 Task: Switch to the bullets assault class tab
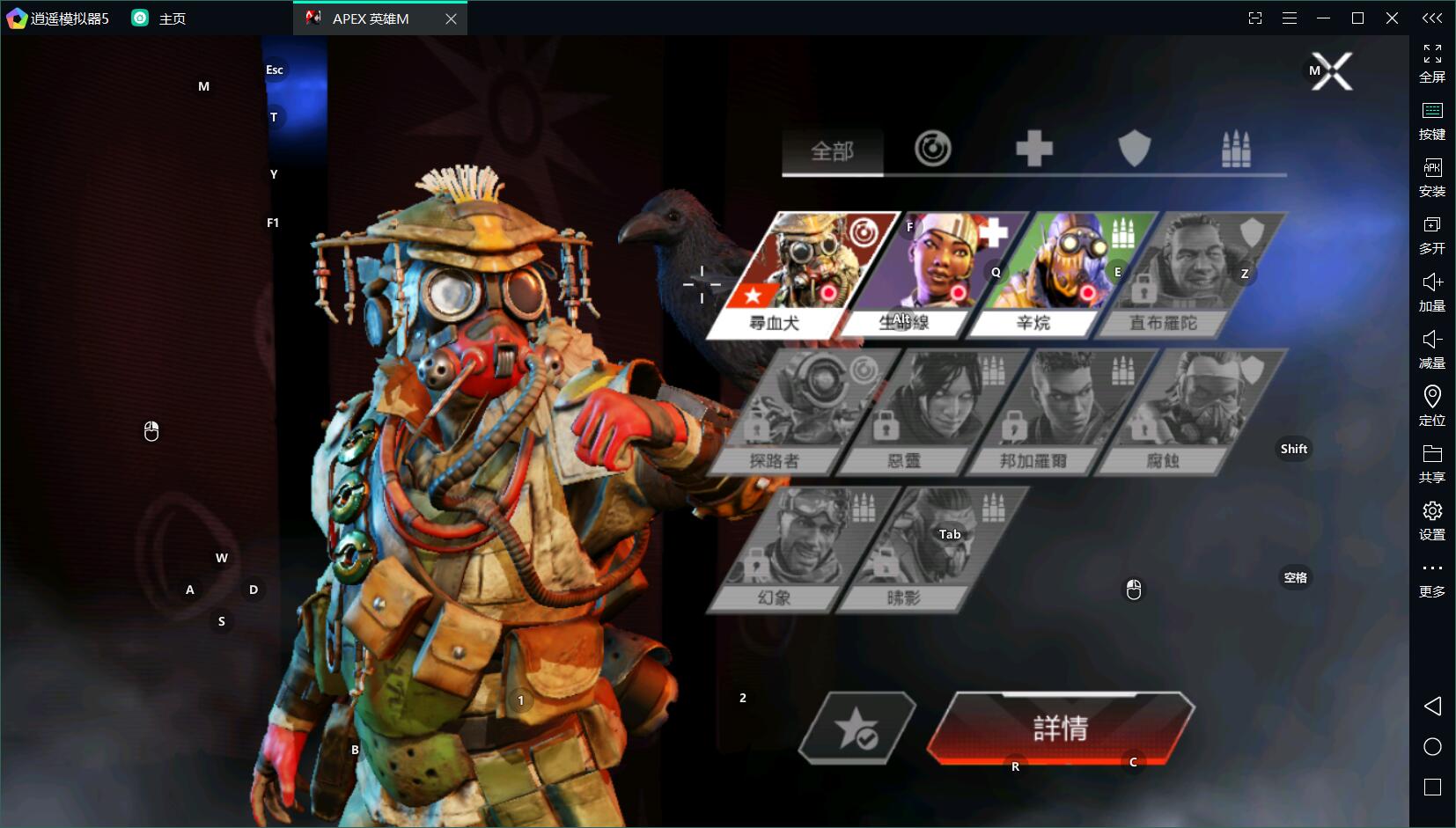click(x=1235, y=149)
